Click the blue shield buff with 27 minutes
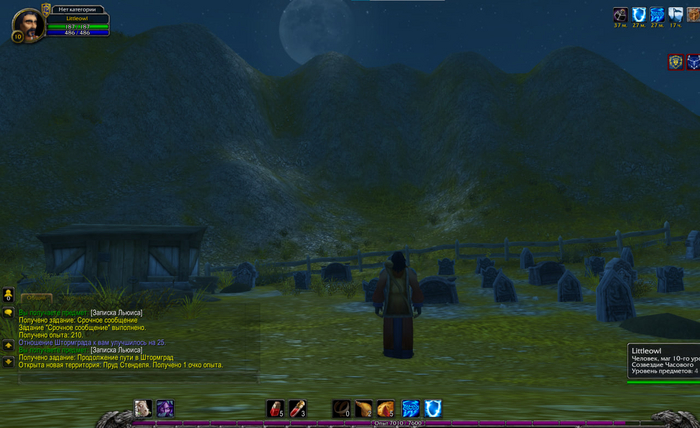 [x=638, y=15]
